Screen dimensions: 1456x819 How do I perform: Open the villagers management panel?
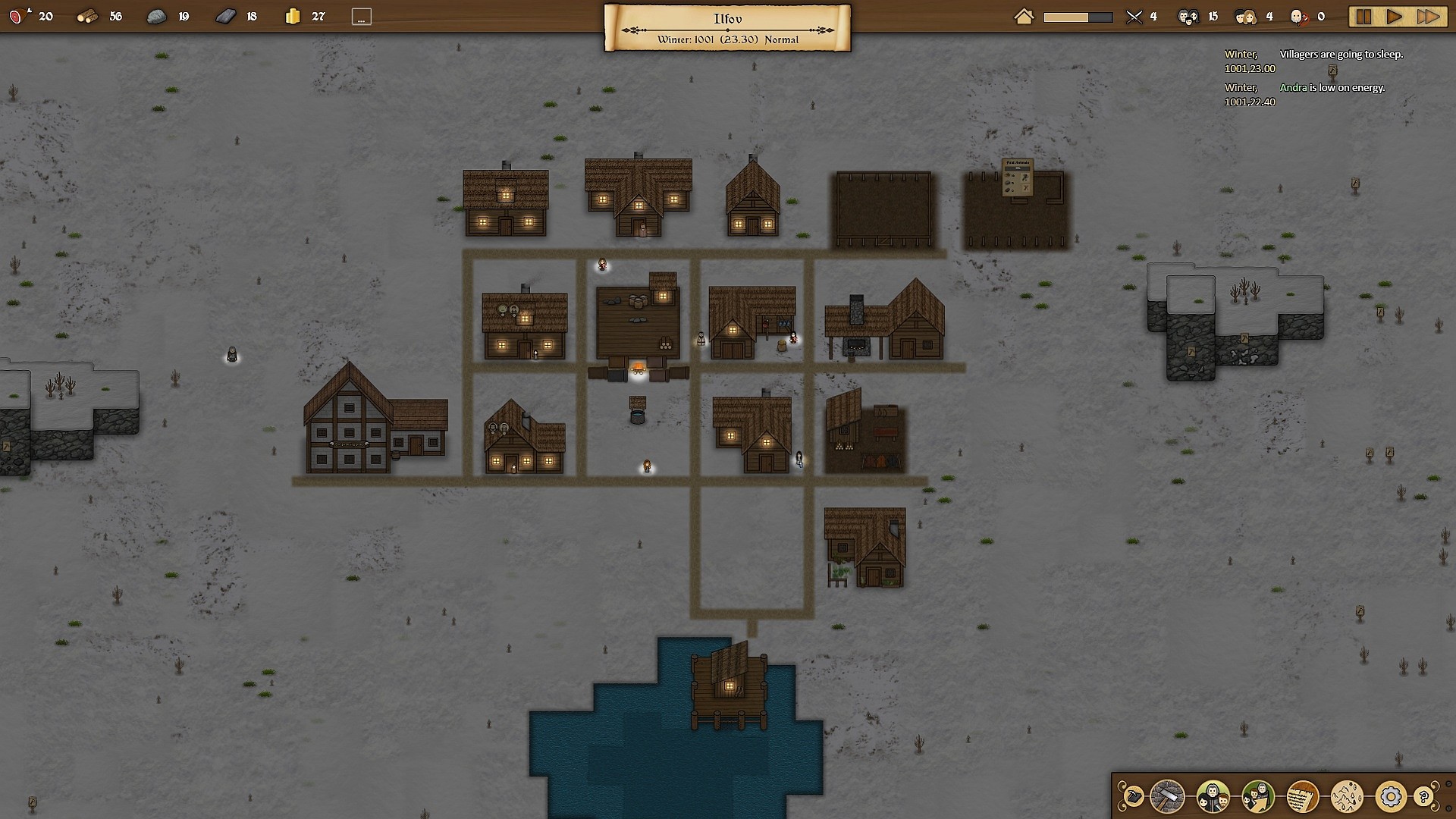pos(1212,796)
